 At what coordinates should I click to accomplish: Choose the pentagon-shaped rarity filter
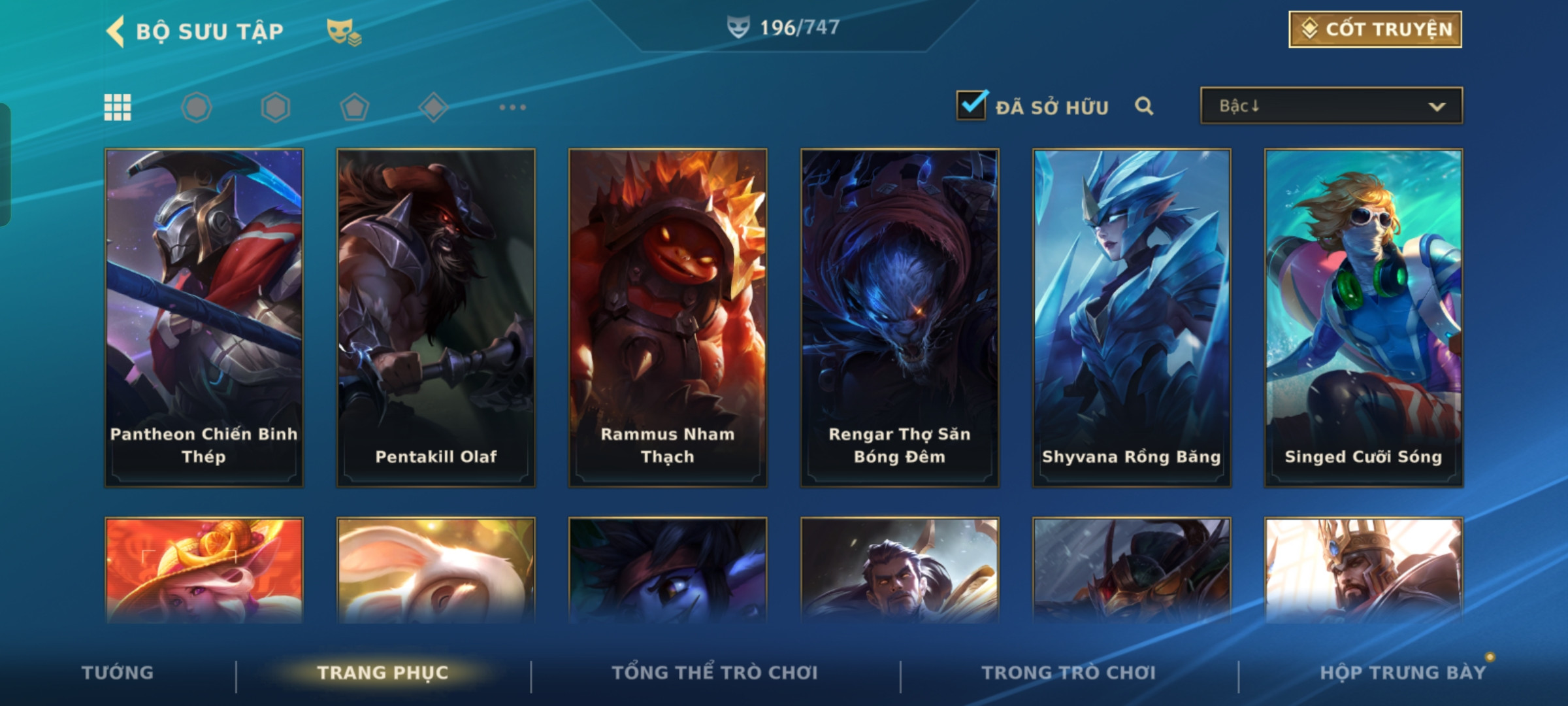(354, 107)
